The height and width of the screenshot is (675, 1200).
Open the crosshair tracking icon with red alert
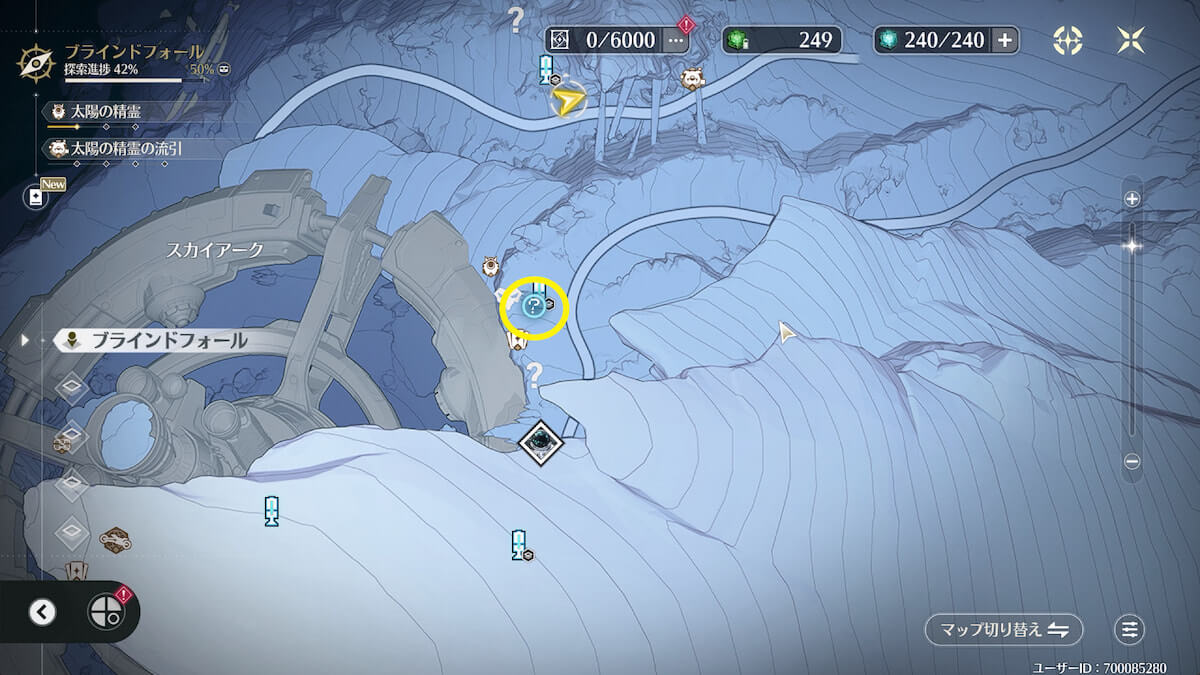(x=105, y=612)
